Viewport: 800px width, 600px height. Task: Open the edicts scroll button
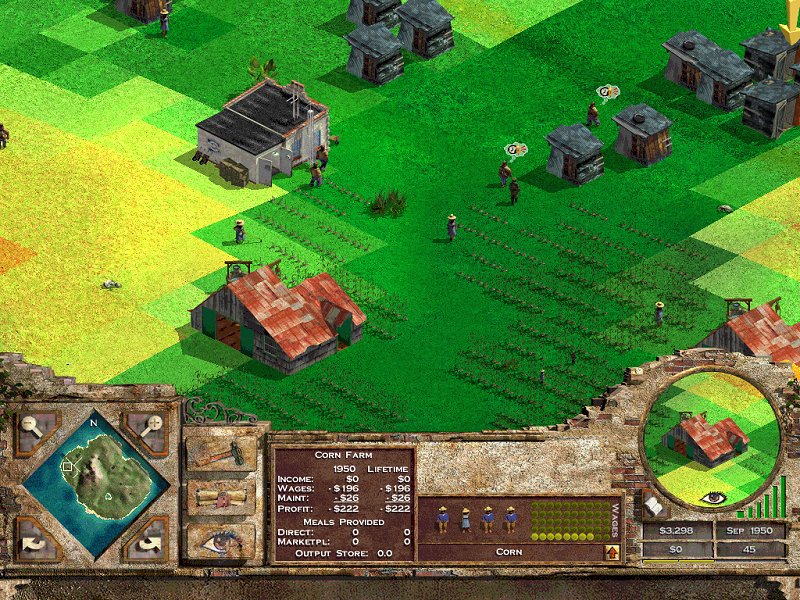[221, 497]
